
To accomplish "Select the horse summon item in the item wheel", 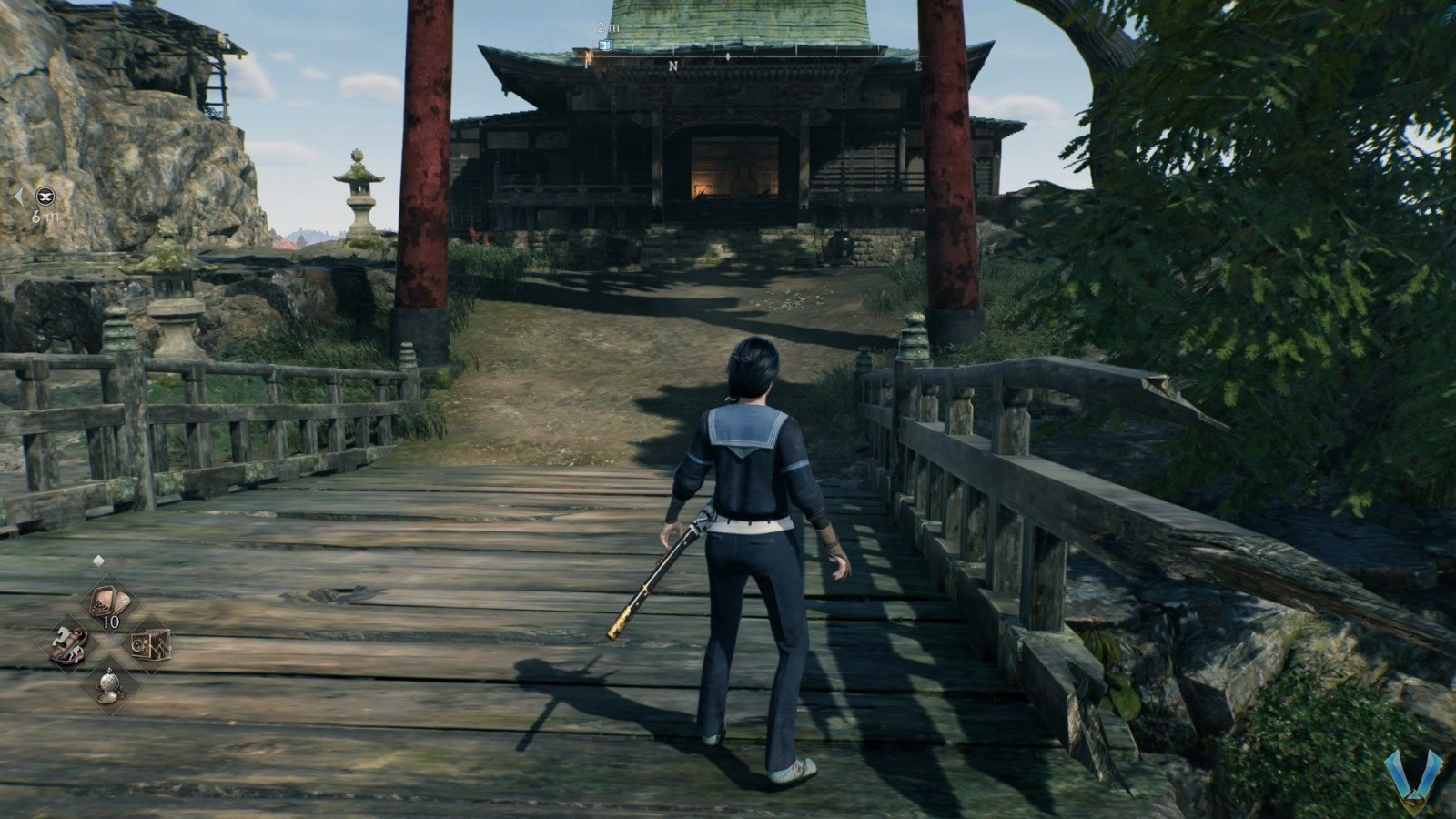I will (x=69, y=642).
